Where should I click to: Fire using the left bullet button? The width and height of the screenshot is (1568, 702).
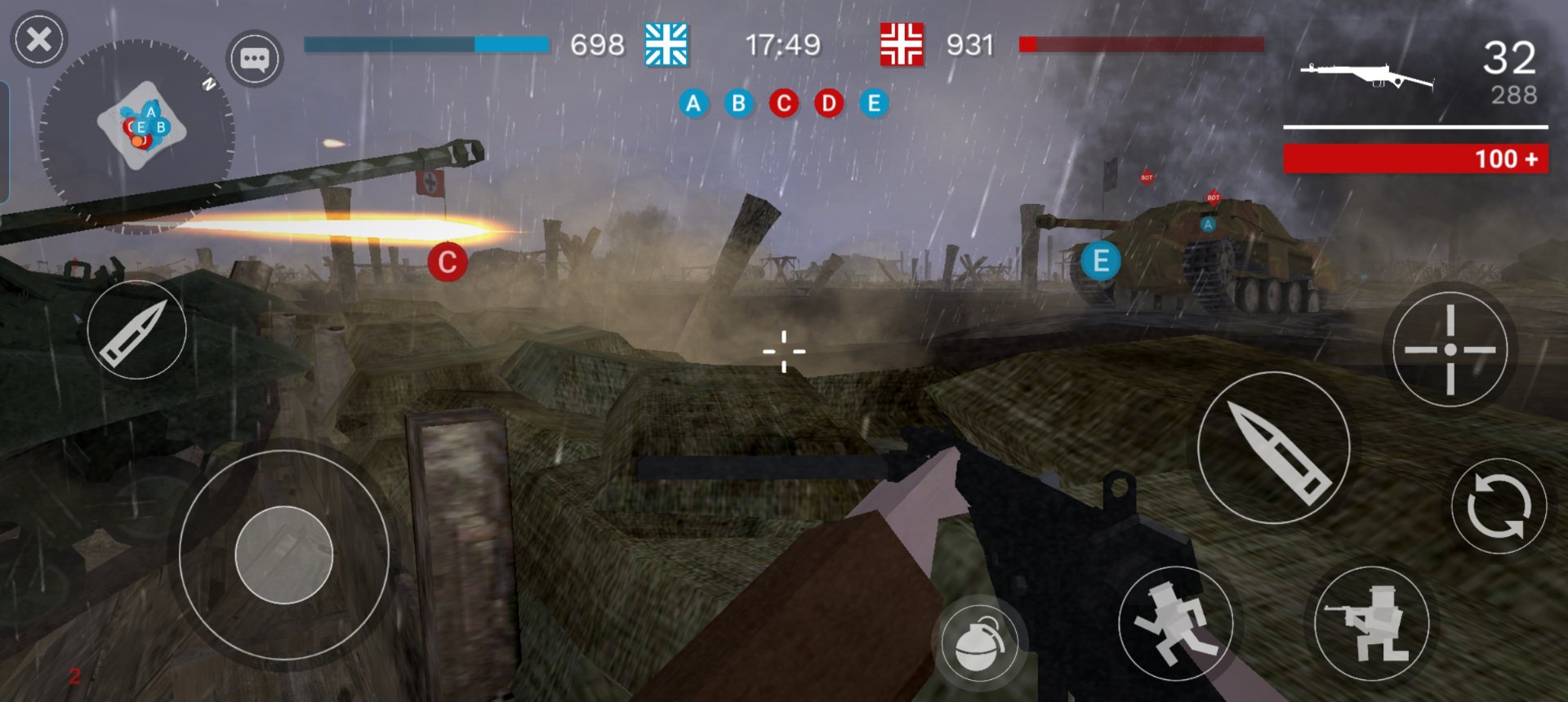coord(136,330)
